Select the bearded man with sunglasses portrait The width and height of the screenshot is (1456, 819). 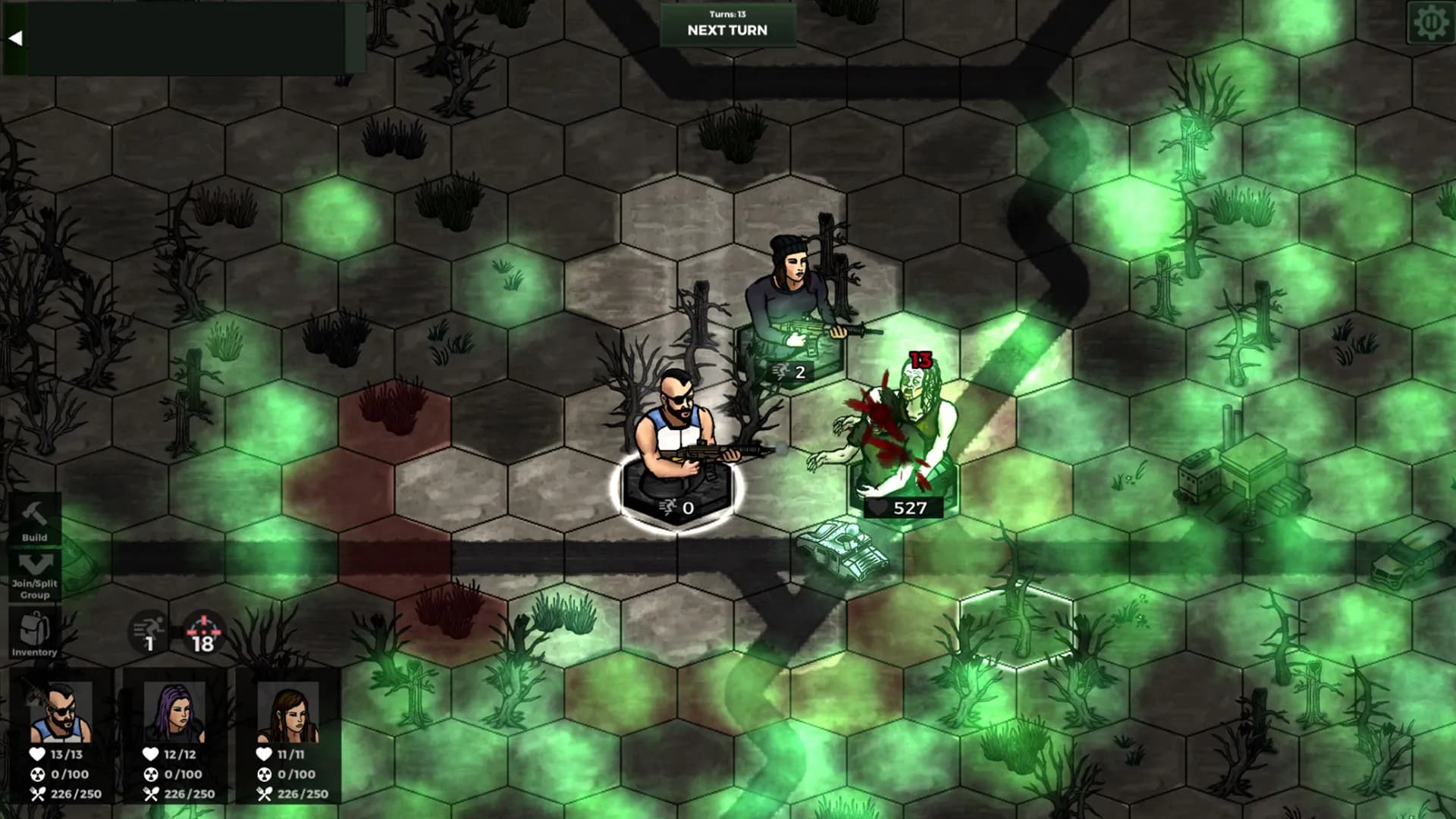pyautogui.click(x=61, y=713)
